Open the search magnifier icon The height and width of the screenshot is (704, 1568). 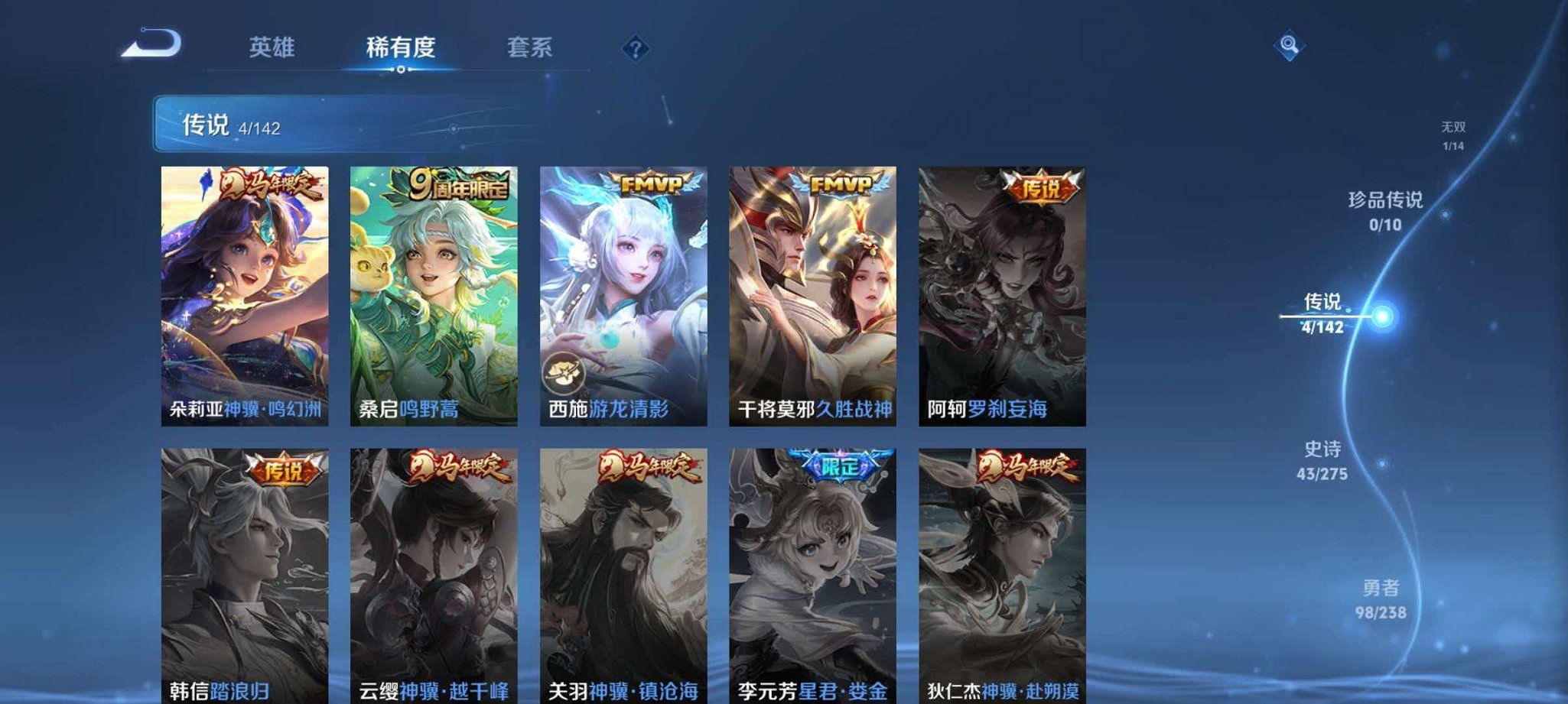pos(1288,44)
